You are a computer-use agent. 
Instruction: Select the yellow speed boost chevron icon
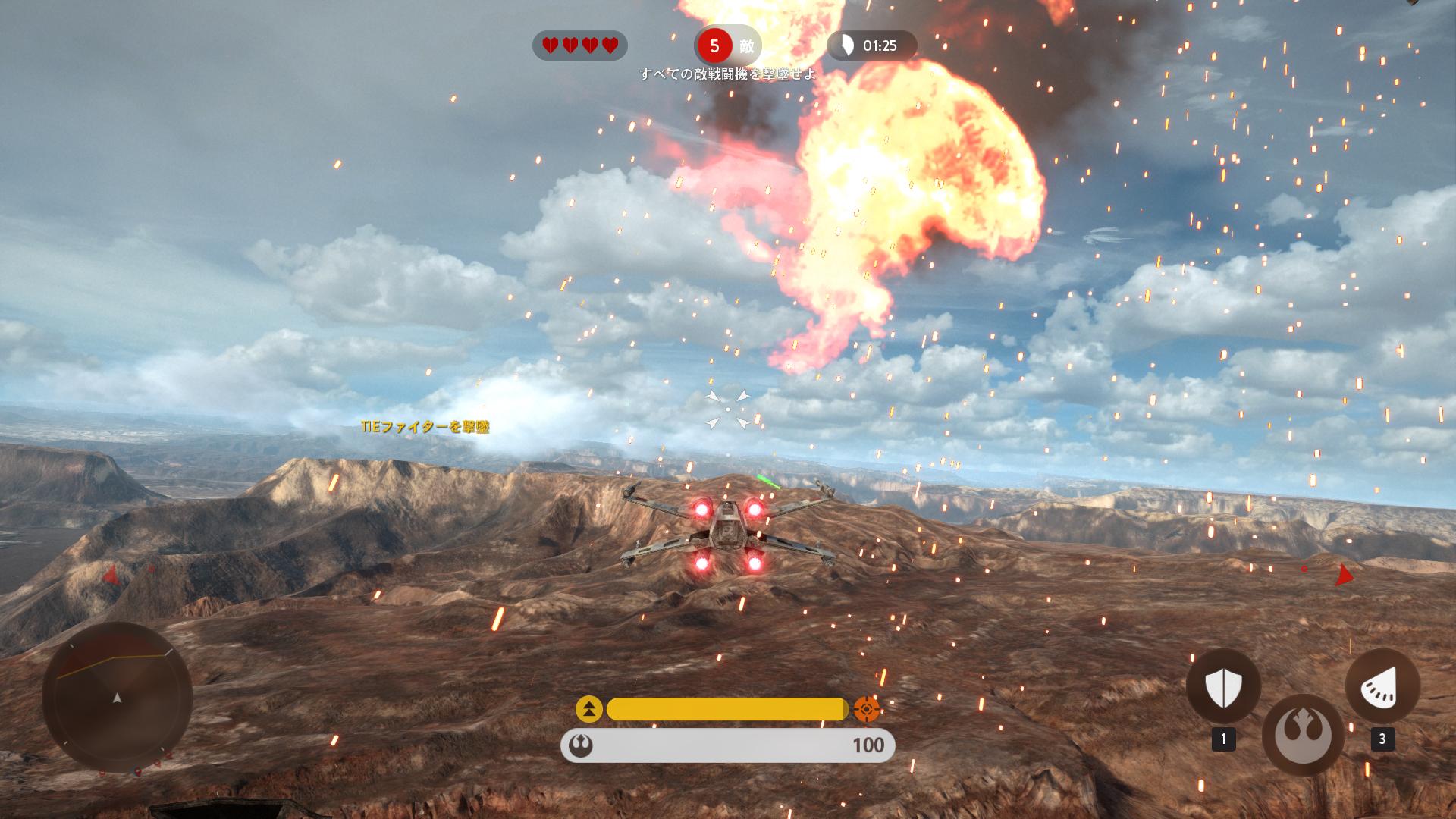(x=589, y=709)
